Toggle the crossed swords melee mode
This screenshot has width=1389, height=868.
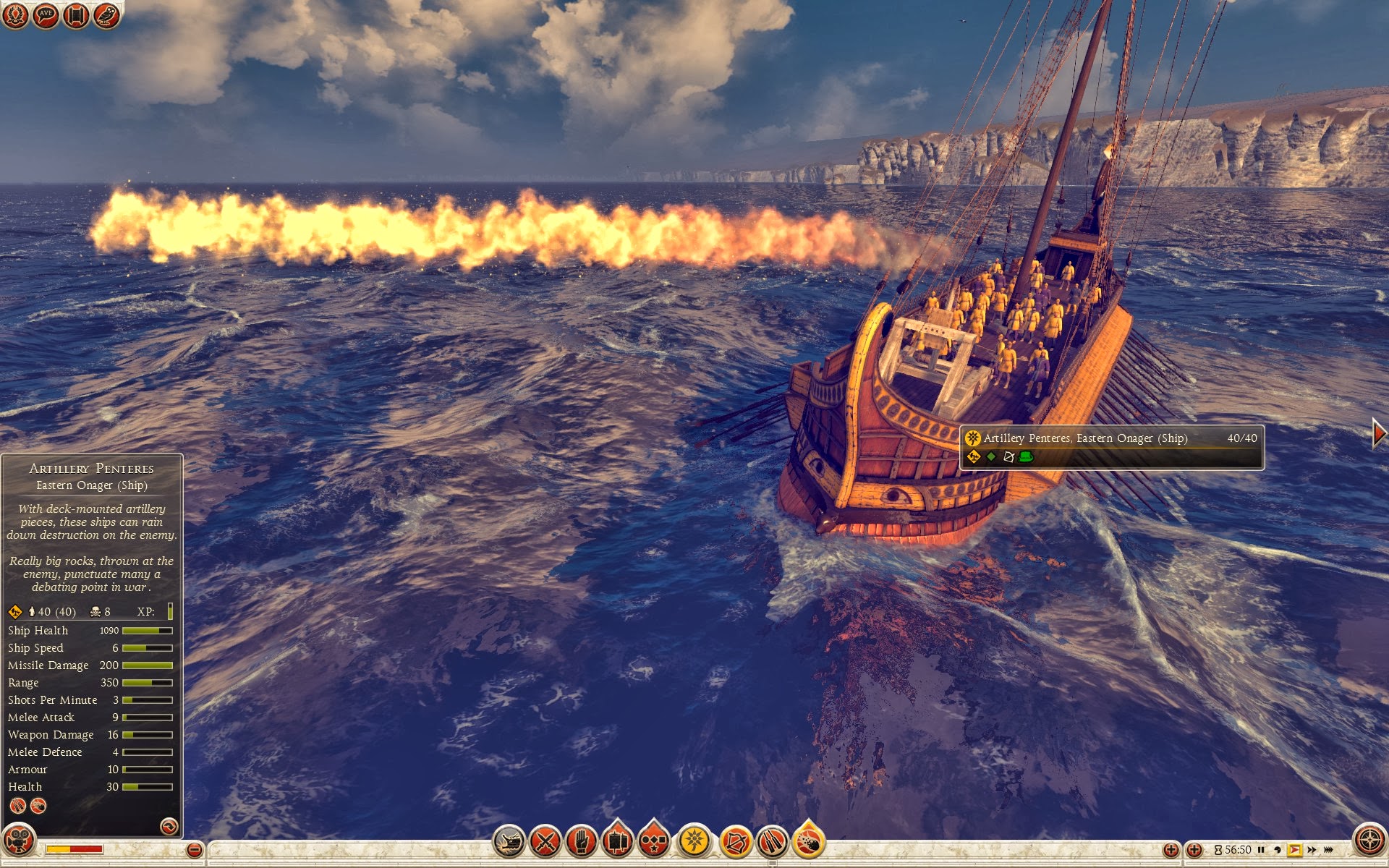coord(545,842)
